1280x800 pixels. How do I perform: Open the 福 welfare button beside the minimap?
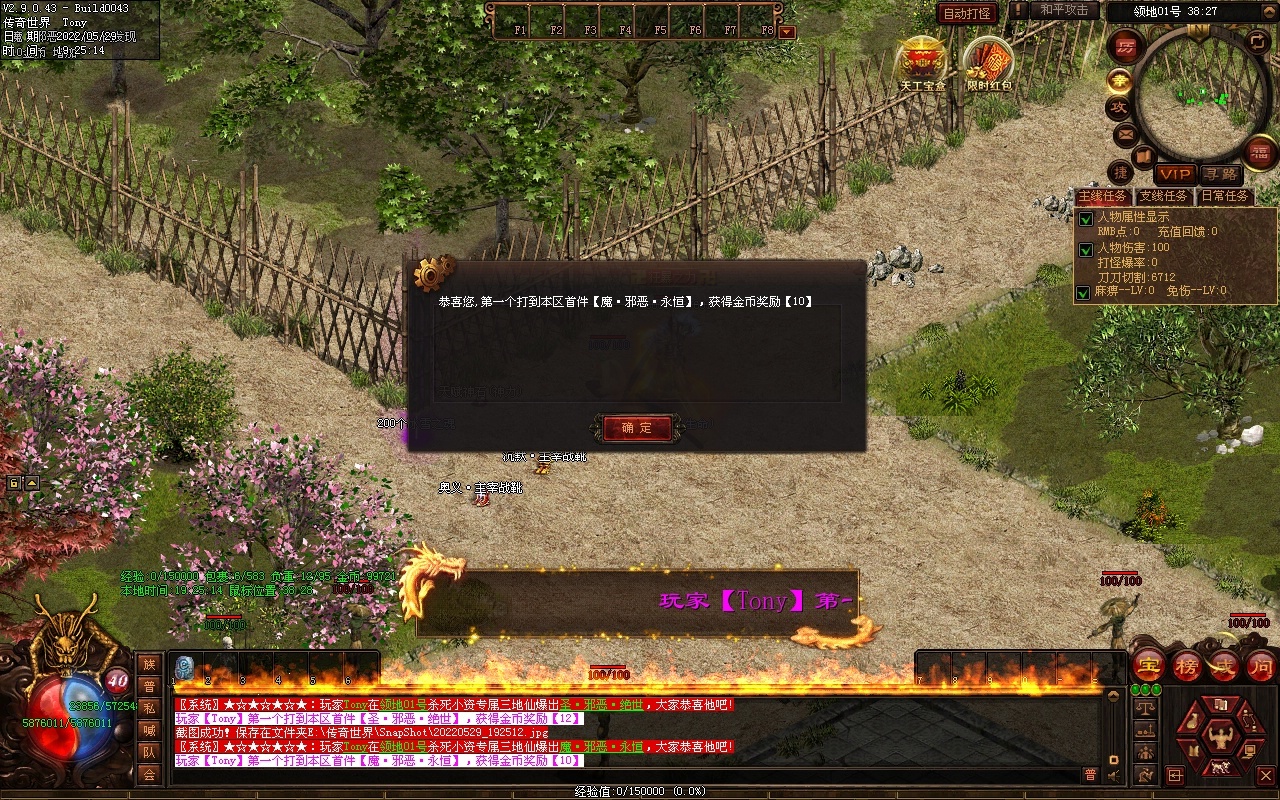pos(1261,152)
